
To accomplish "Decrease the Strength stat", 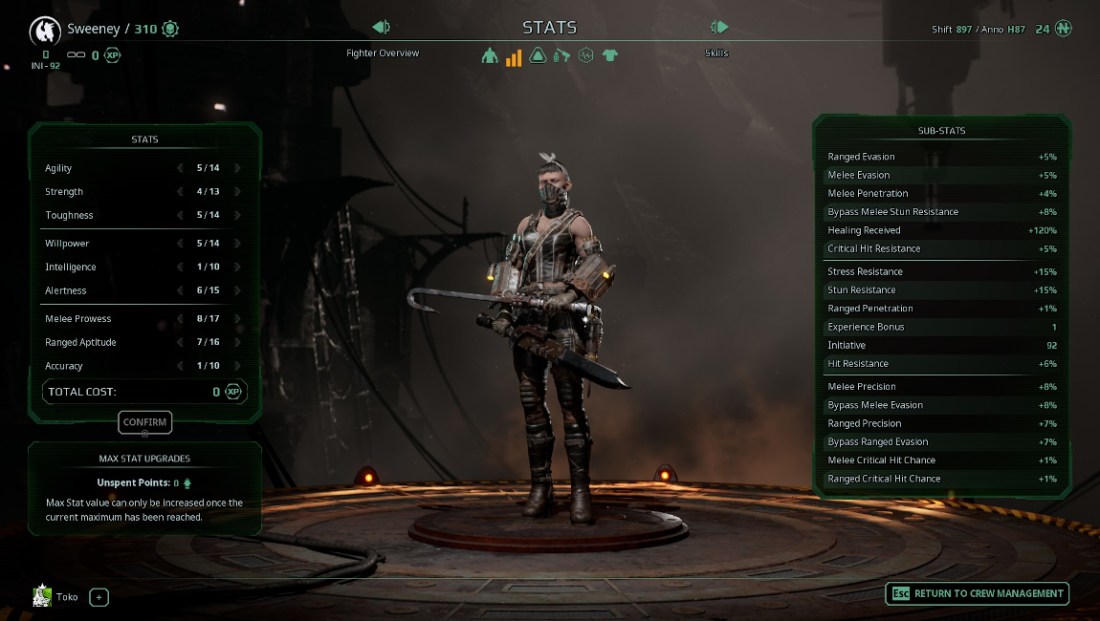I will (x=180, y=192).
